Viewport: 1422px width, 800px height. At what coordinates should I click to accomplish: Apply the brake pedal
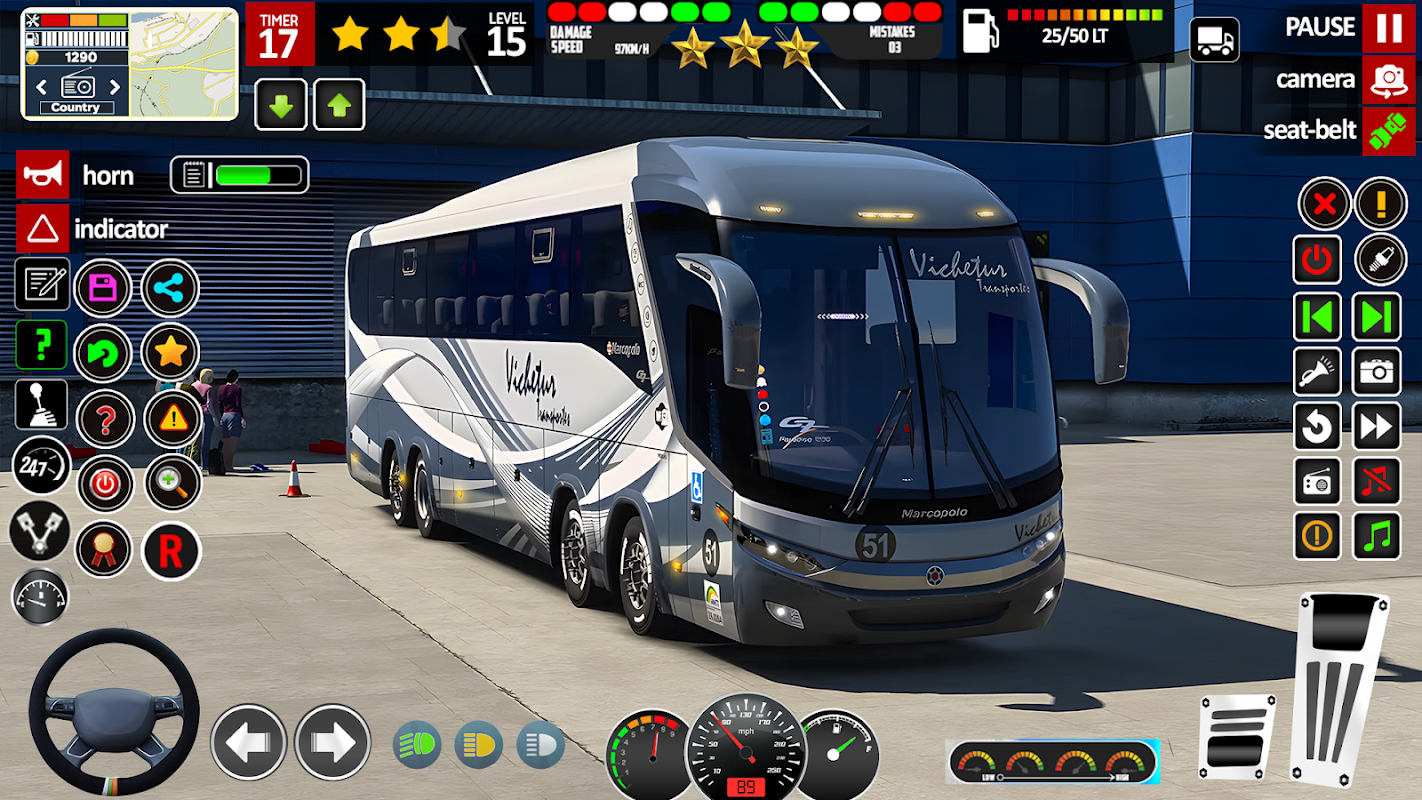[1236, 736]
